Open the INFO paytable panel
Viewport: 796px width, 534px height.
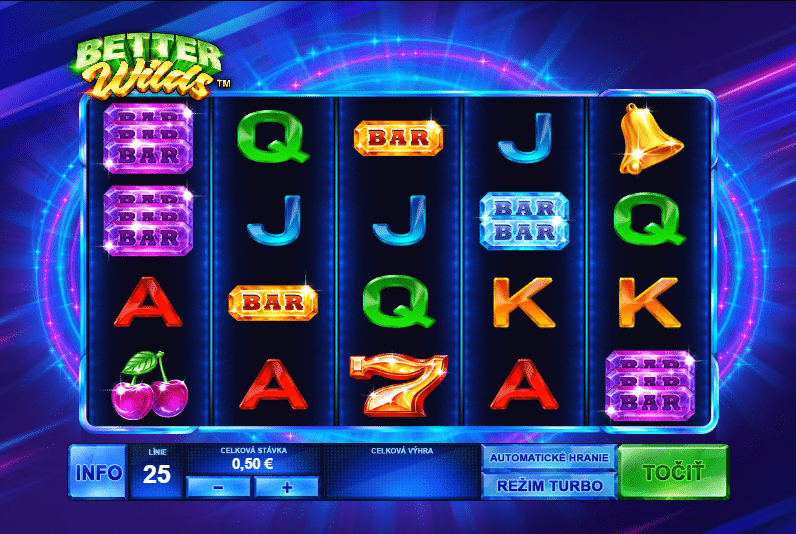click(x=98, y=472)
